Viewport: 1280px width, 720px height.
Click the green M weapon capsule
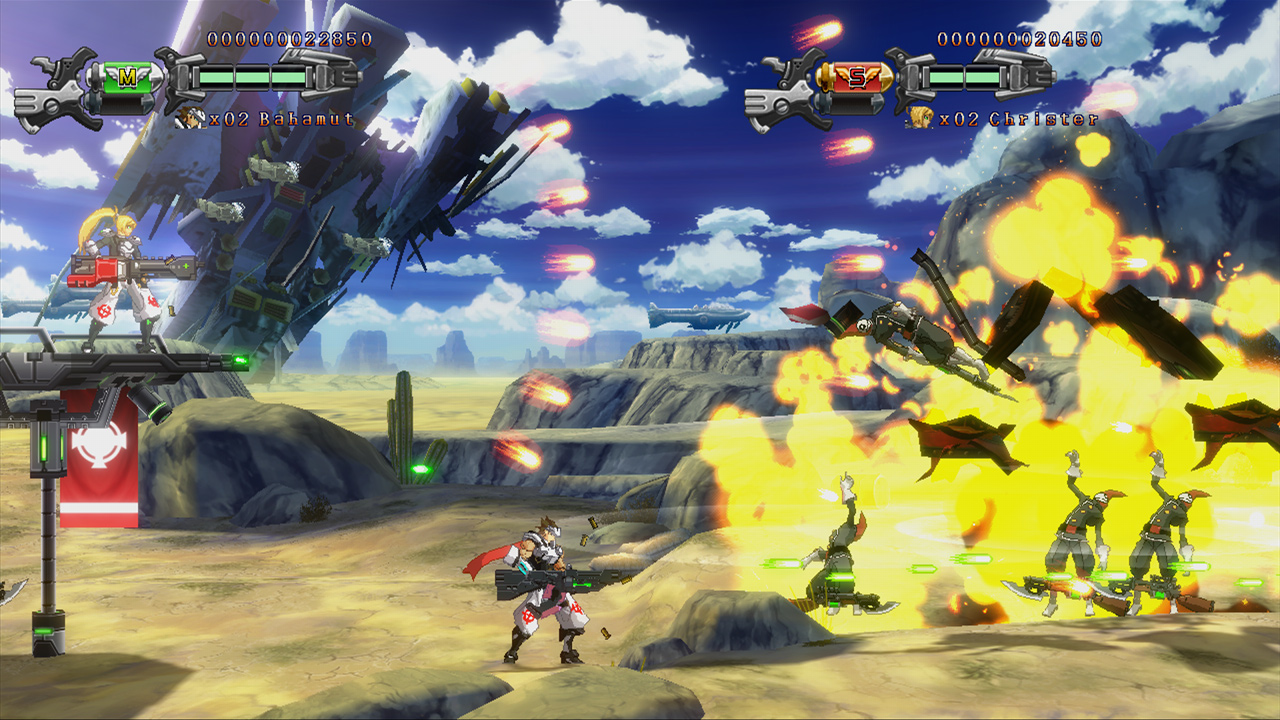128,77
